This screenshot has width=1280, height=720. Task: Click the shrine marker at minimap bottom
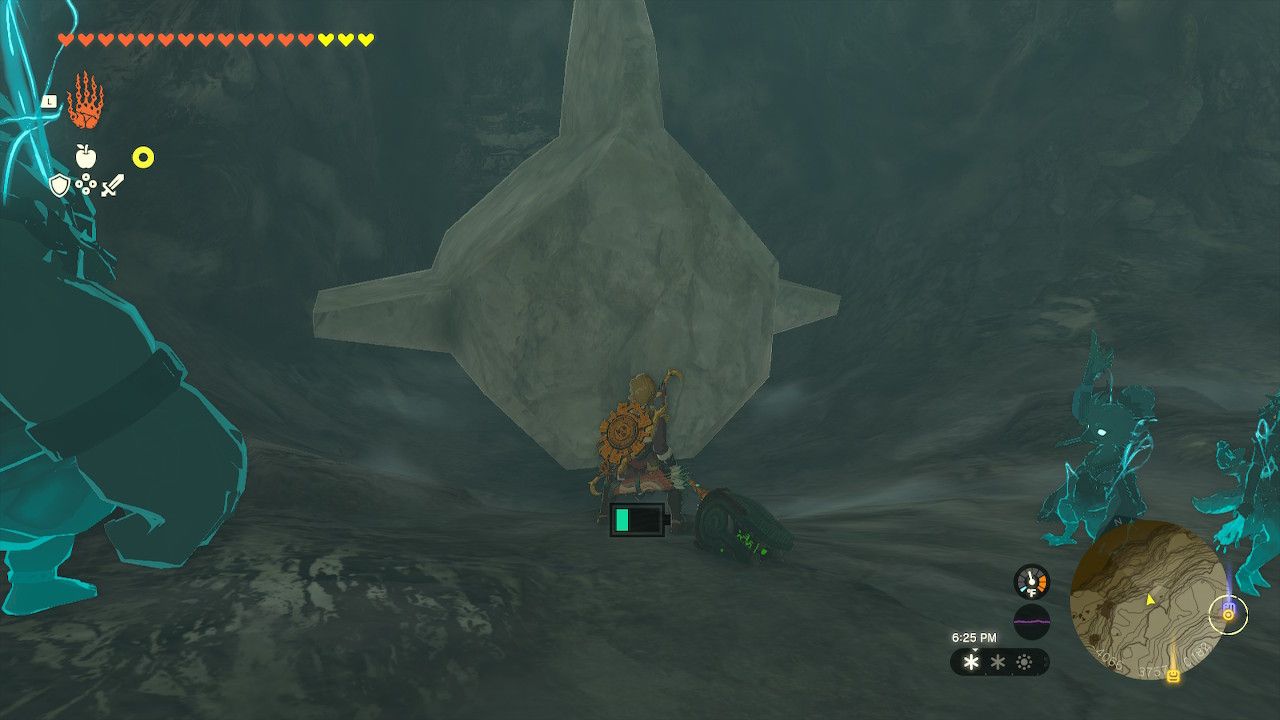pyautogui.click(x=1173, y=676)
